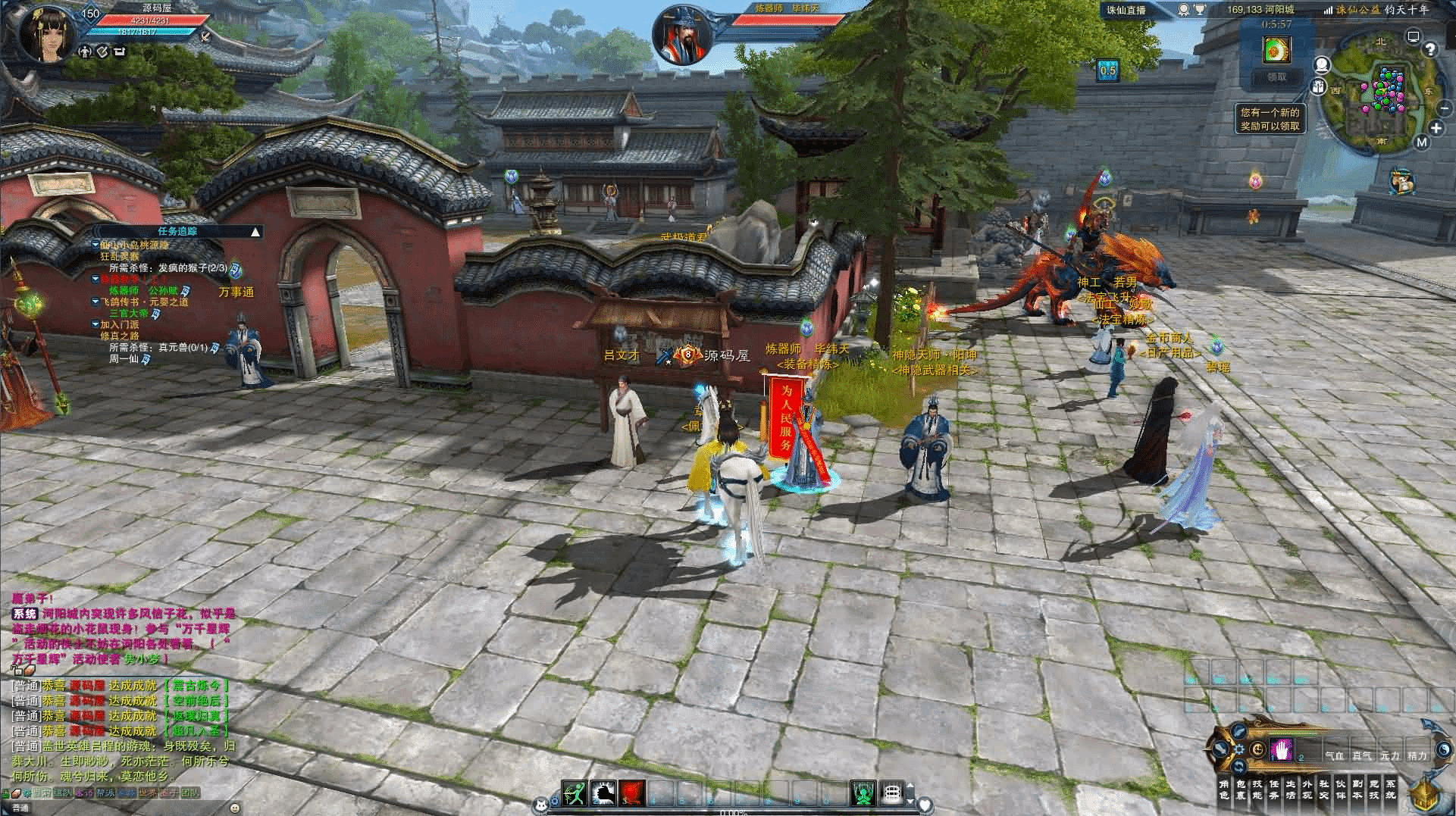Open the 任务 quest log

1274,789
